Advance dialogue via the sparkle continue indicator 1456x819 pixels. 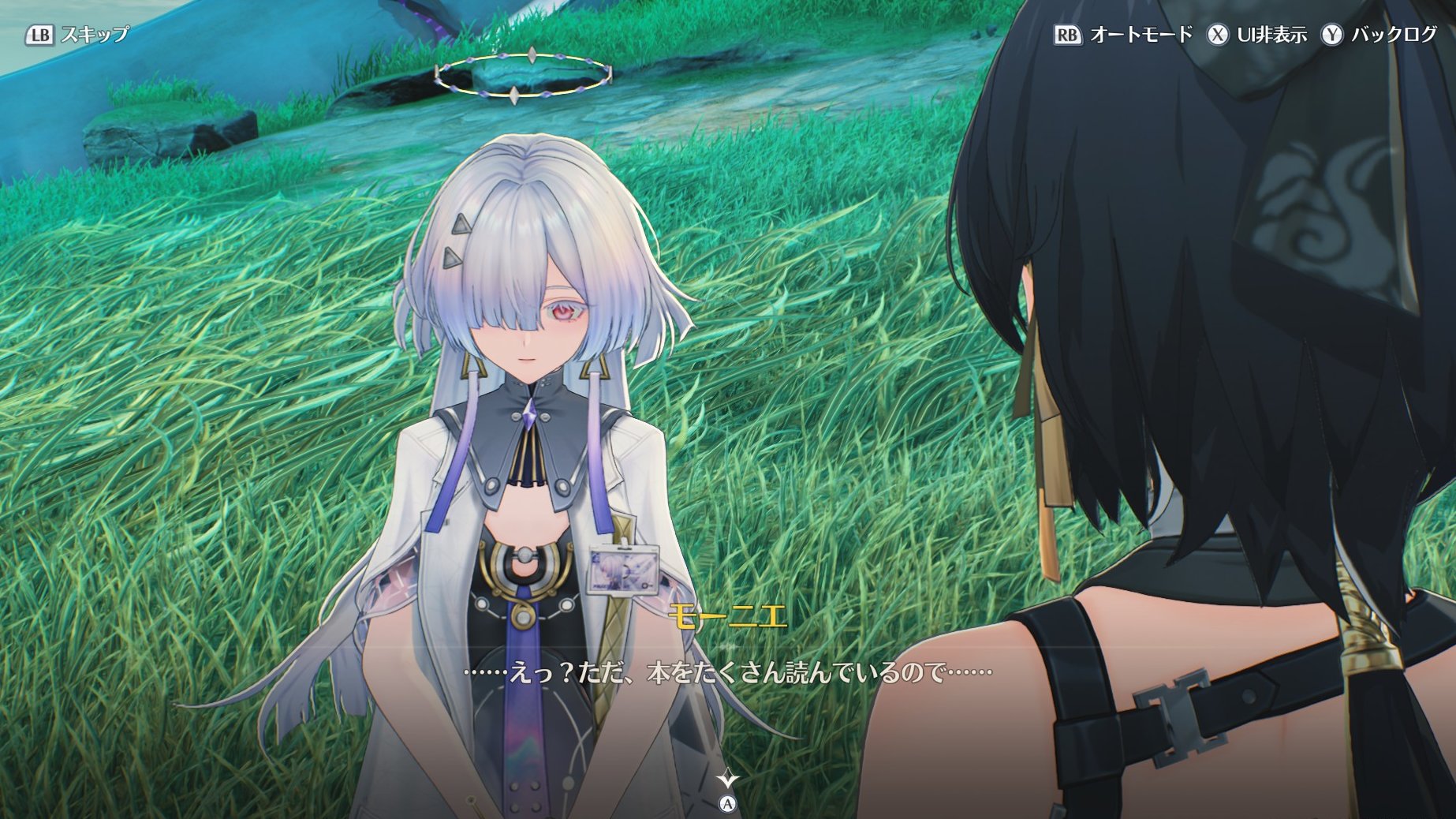tap(727, 780)
